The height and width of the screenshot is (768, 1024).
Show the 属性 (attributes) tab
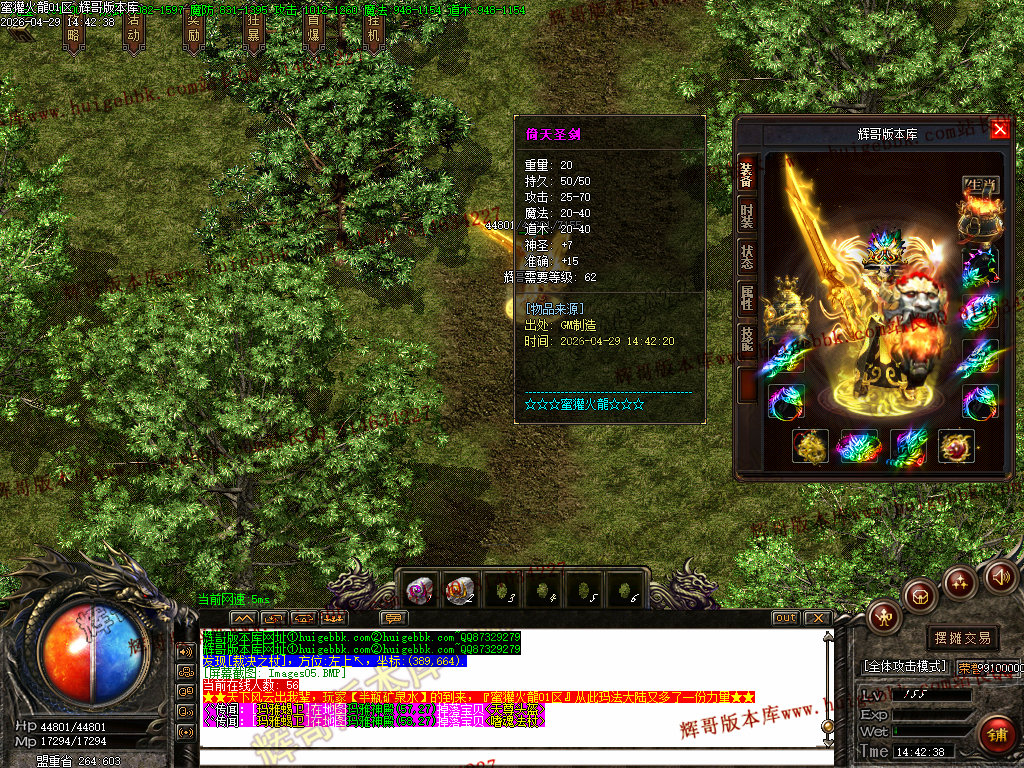click(x=747, y=298)
